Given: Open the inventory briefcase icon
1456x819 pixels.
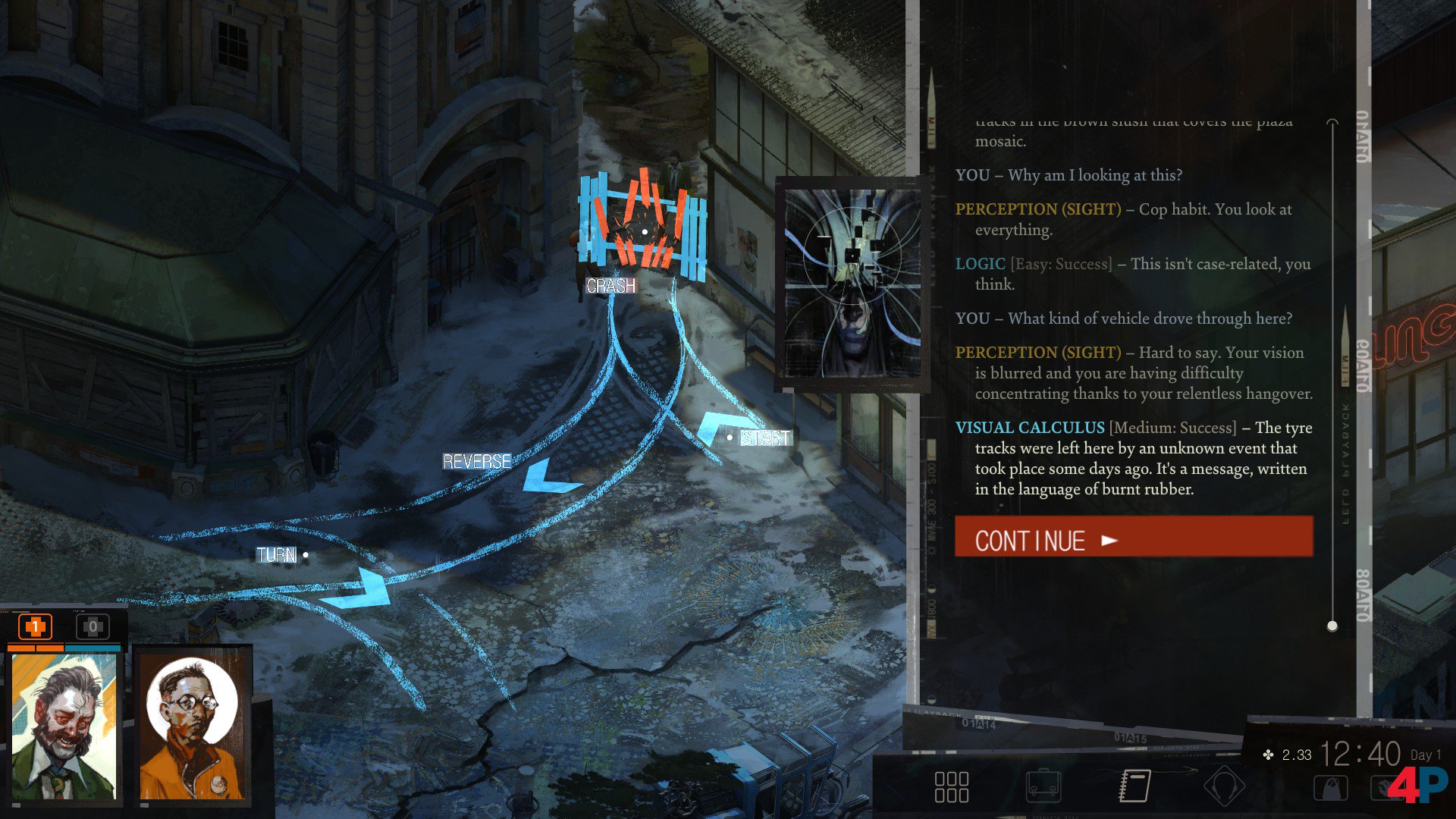Looking at the screenshot, I should point(1043,787).
